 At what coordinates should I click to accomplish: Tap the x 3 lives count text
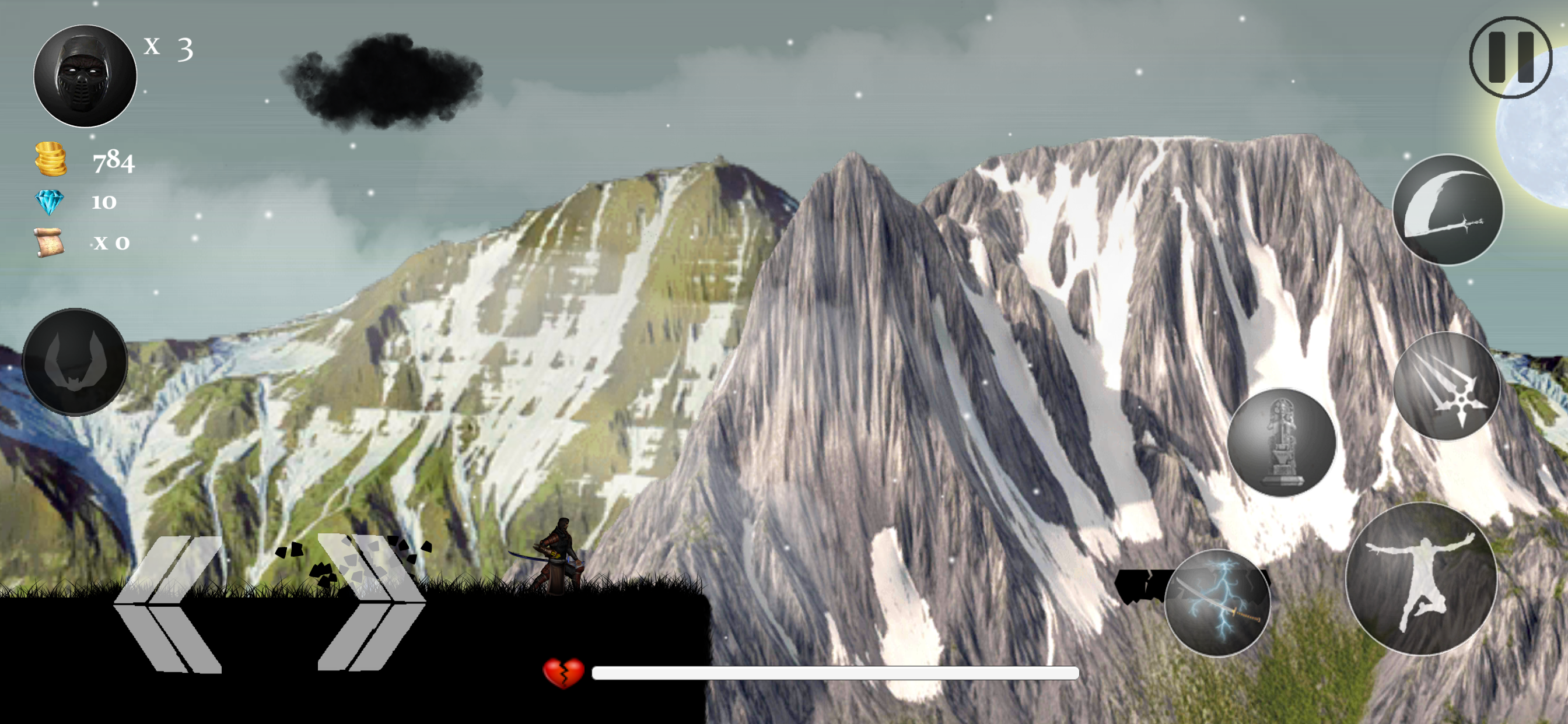tap(167, 48)
